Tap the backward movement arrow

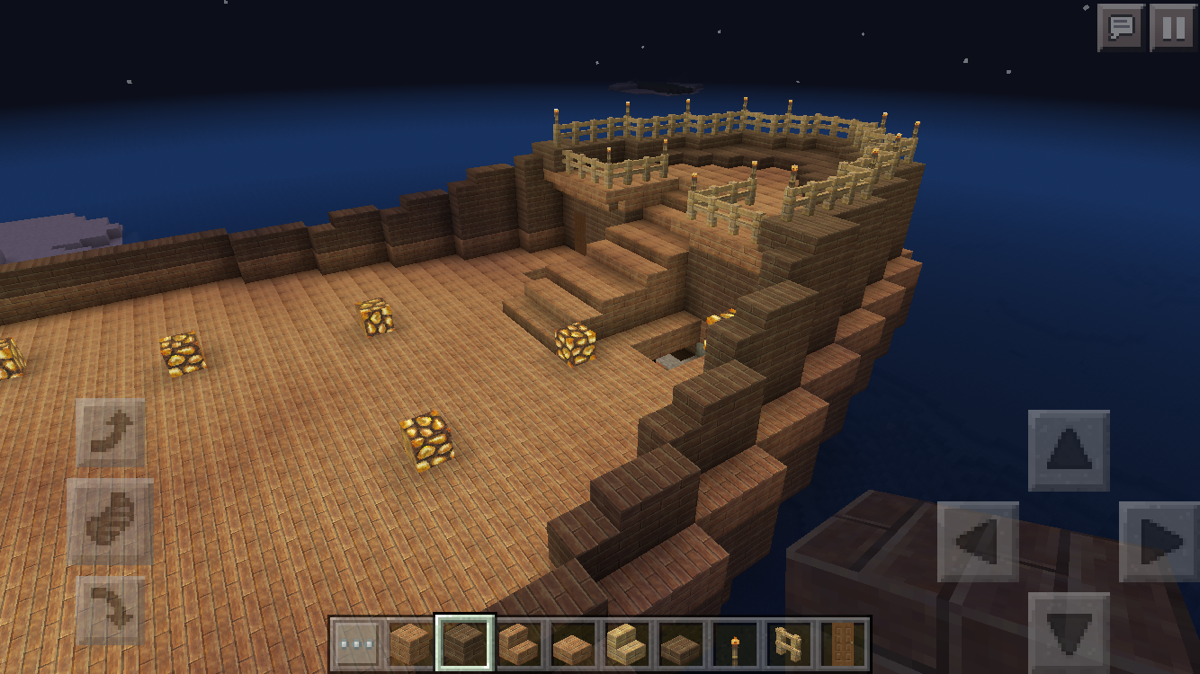coord(1068,632)
